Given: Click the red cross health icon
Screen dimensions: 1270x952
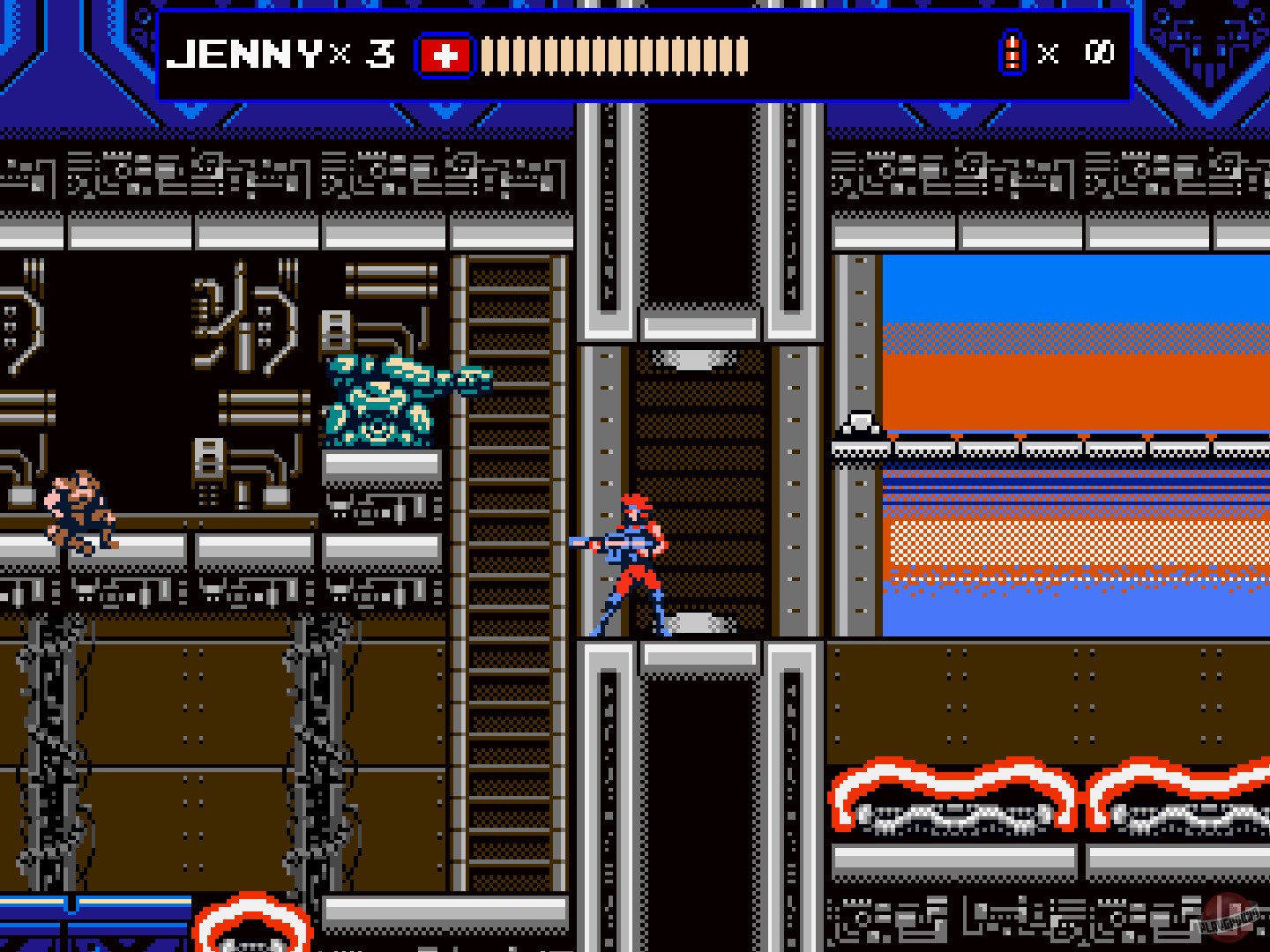Looking at the screenshot, I should pyautogui.click(x=446, y=53).
